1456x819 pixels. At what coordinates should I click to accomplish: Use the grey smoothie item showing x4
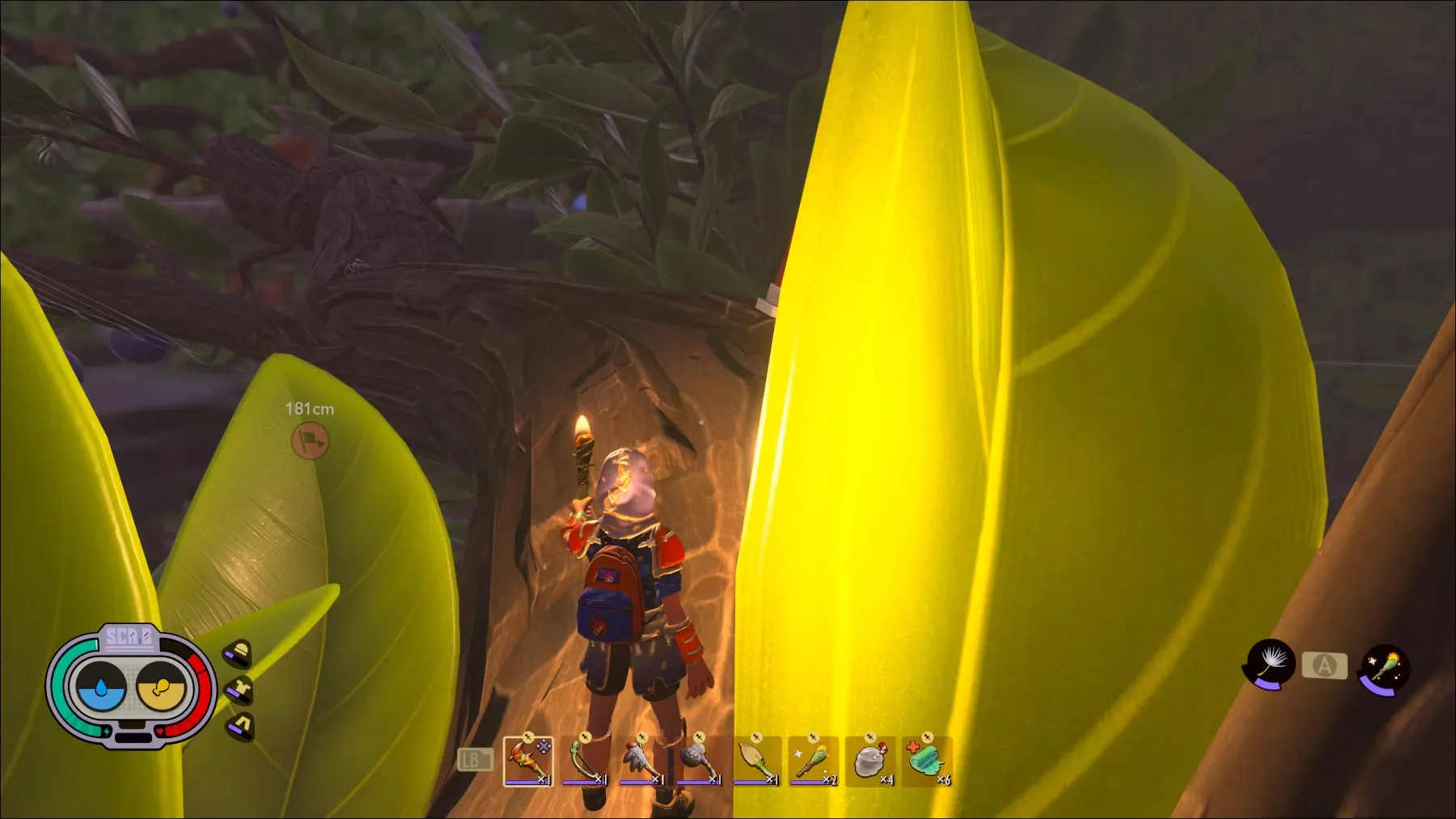point(870,761)
